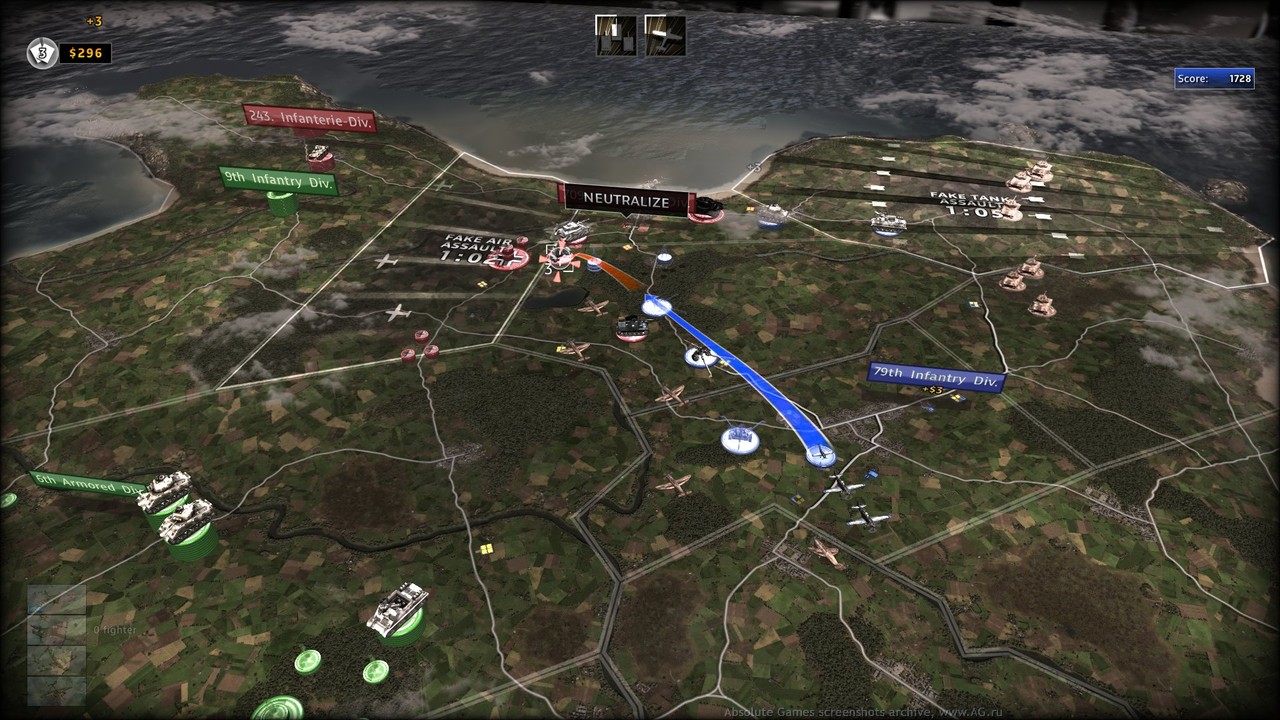Click the Neutralize order label
Image resolution: width=1280 pixels, height=720 pixels.
tap(626, 200)
